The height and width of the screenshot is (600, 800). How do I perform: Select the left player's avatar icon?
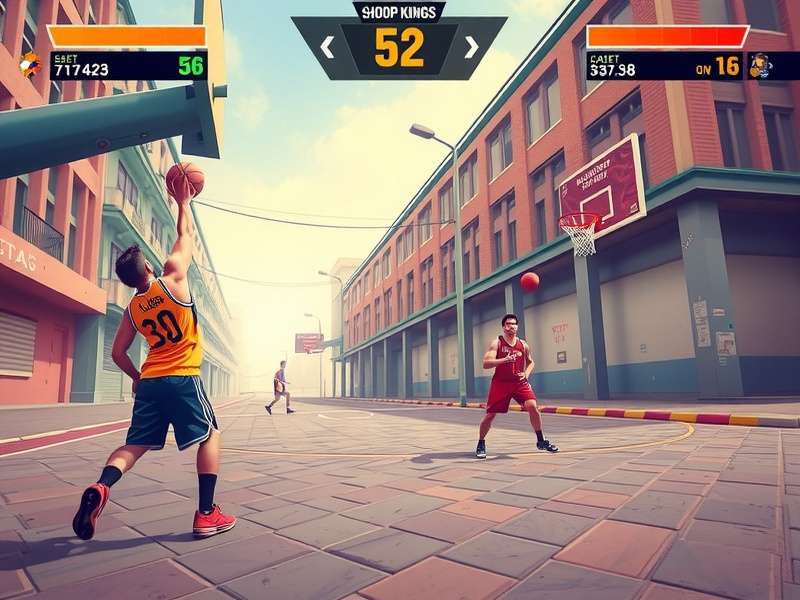31,65
